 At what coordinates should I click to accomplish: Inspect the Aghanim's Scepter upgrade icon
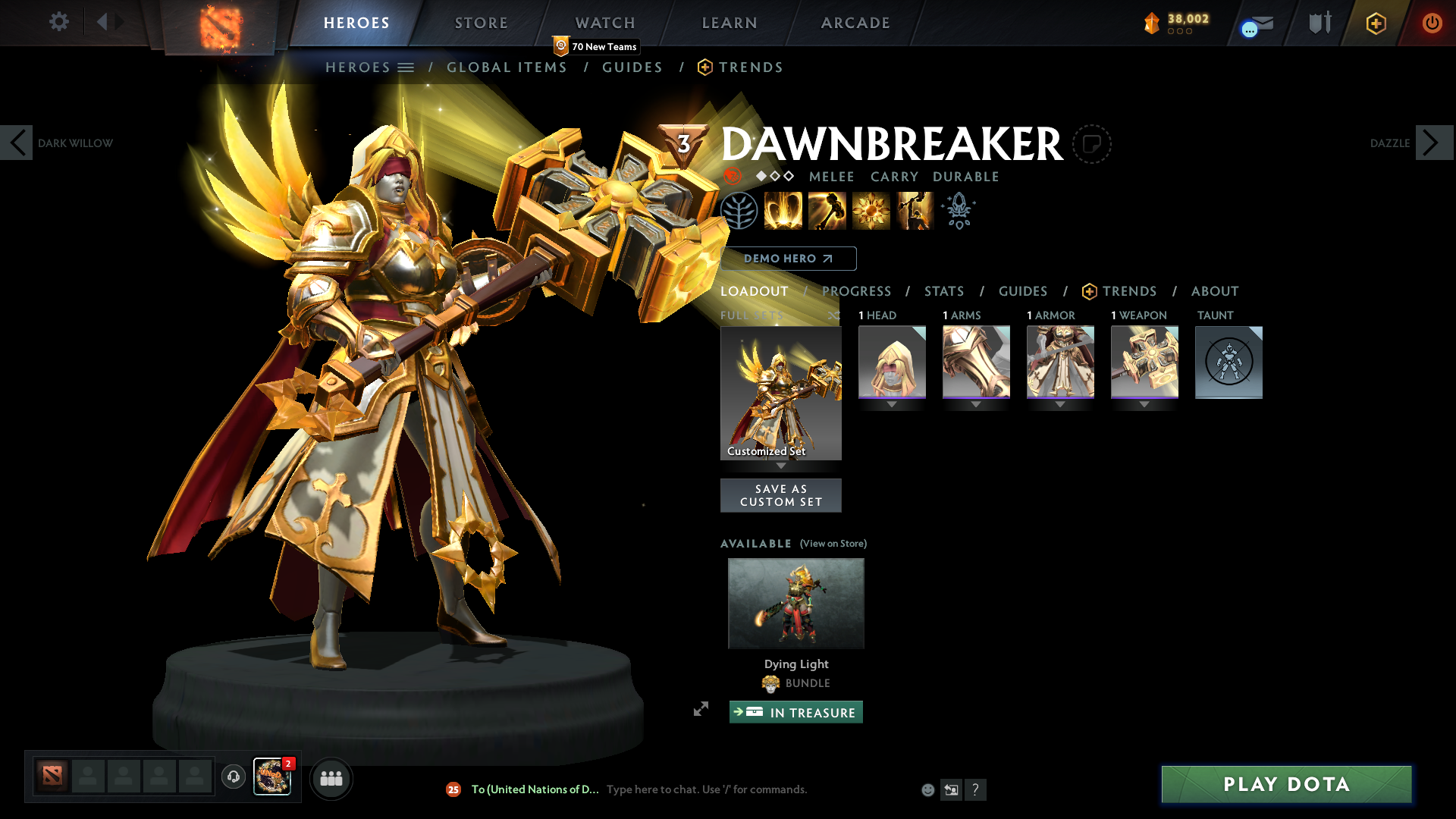tap(958, 210)
